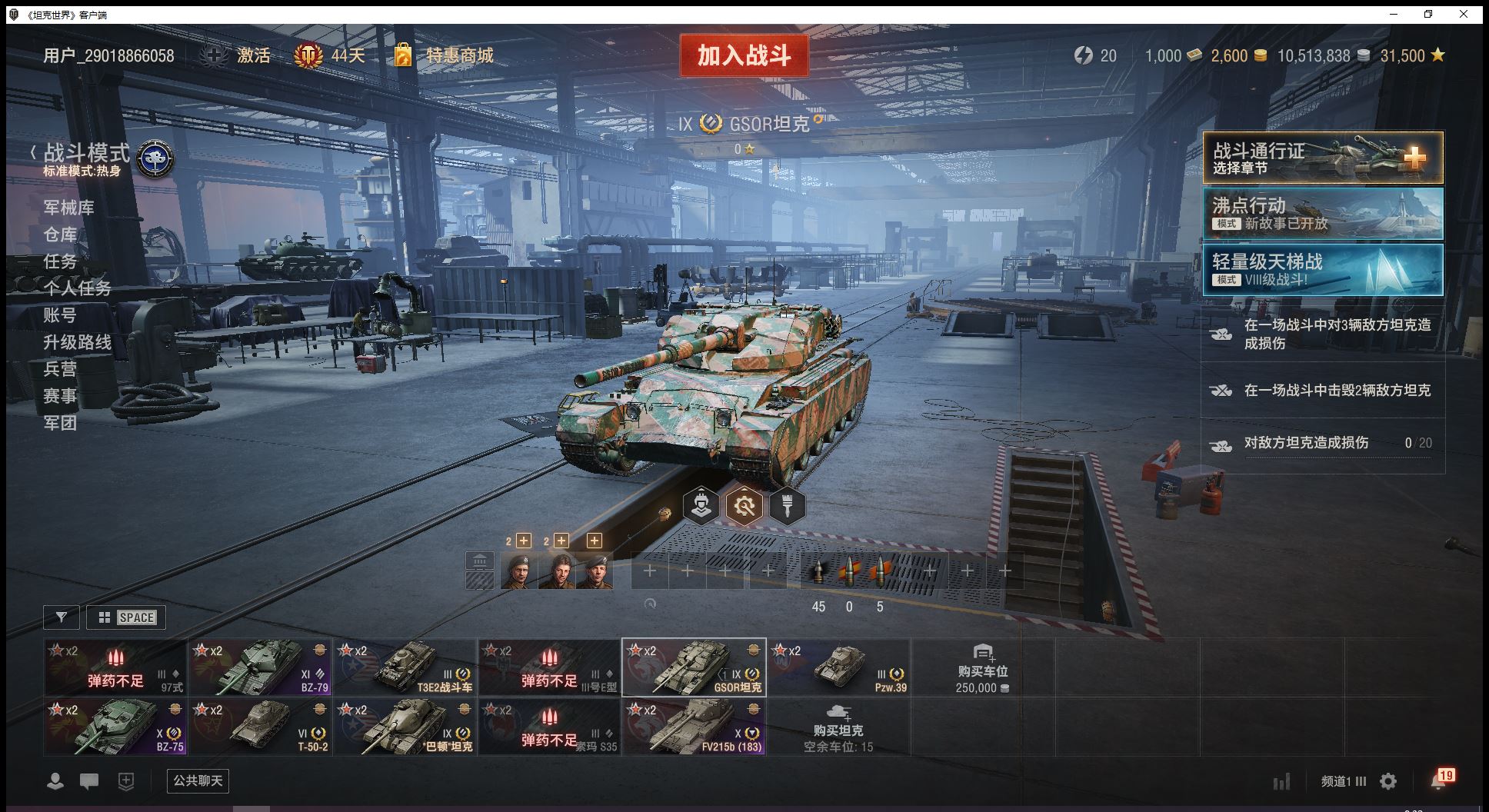Viewport: 1489px width, 812px height.
Task: Open the 战斗模式 battle mode selector
Action: (86, 154)
